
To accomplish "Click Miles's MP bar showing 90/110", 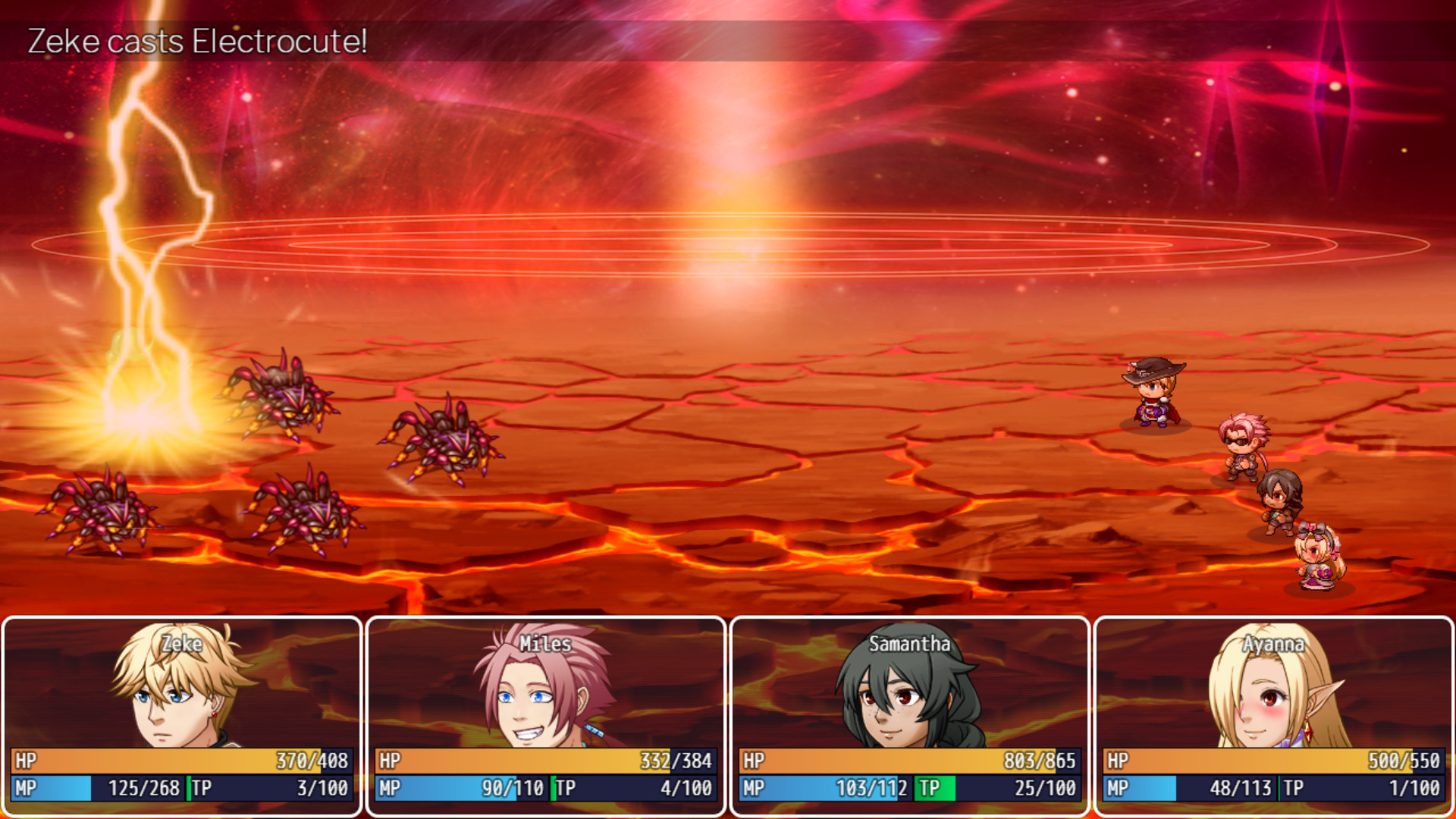I will pyautogui.click(x=470, y=788).
